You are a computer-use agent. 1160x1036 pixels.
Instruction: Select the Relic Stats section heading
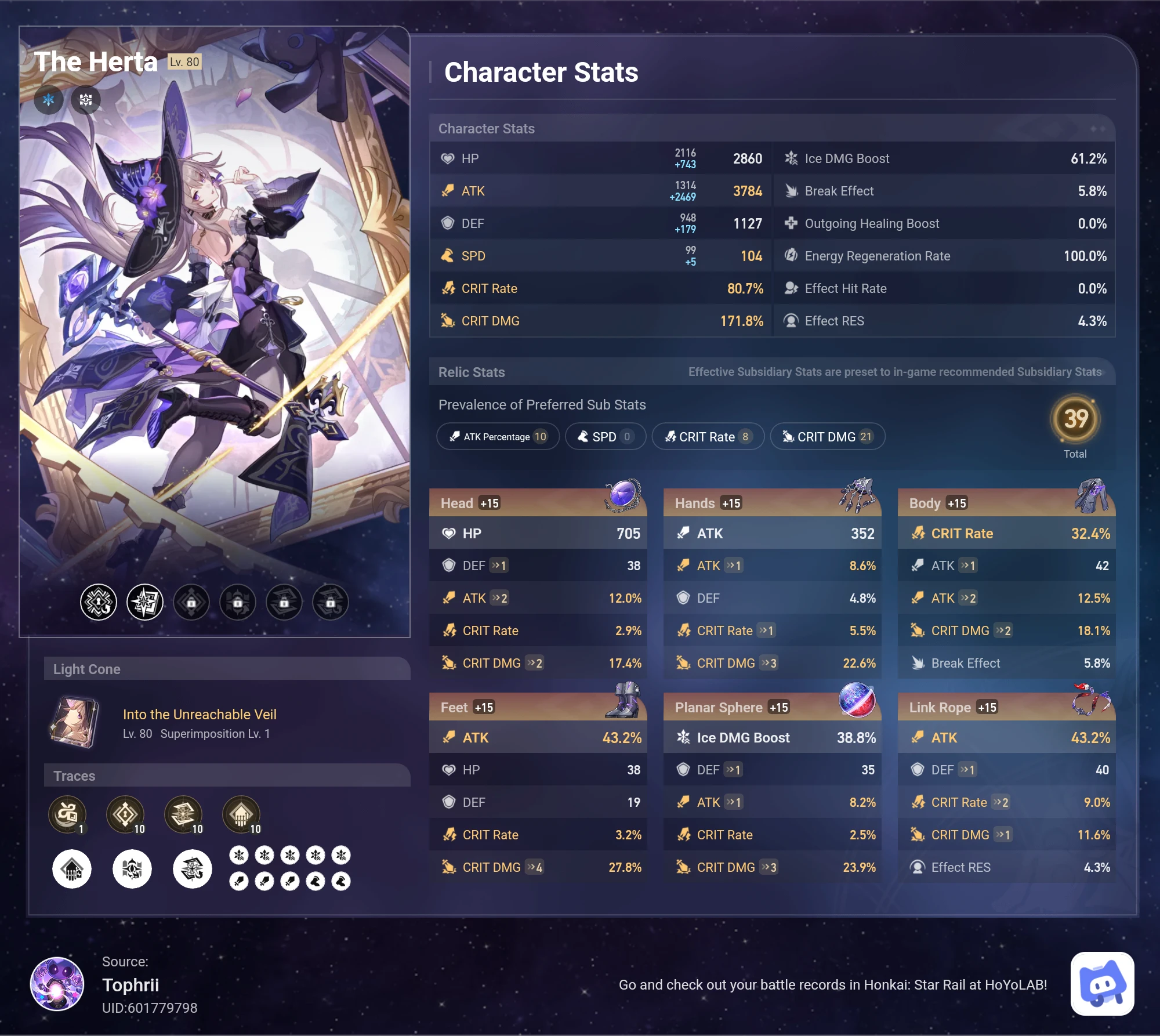pos(472,372)
